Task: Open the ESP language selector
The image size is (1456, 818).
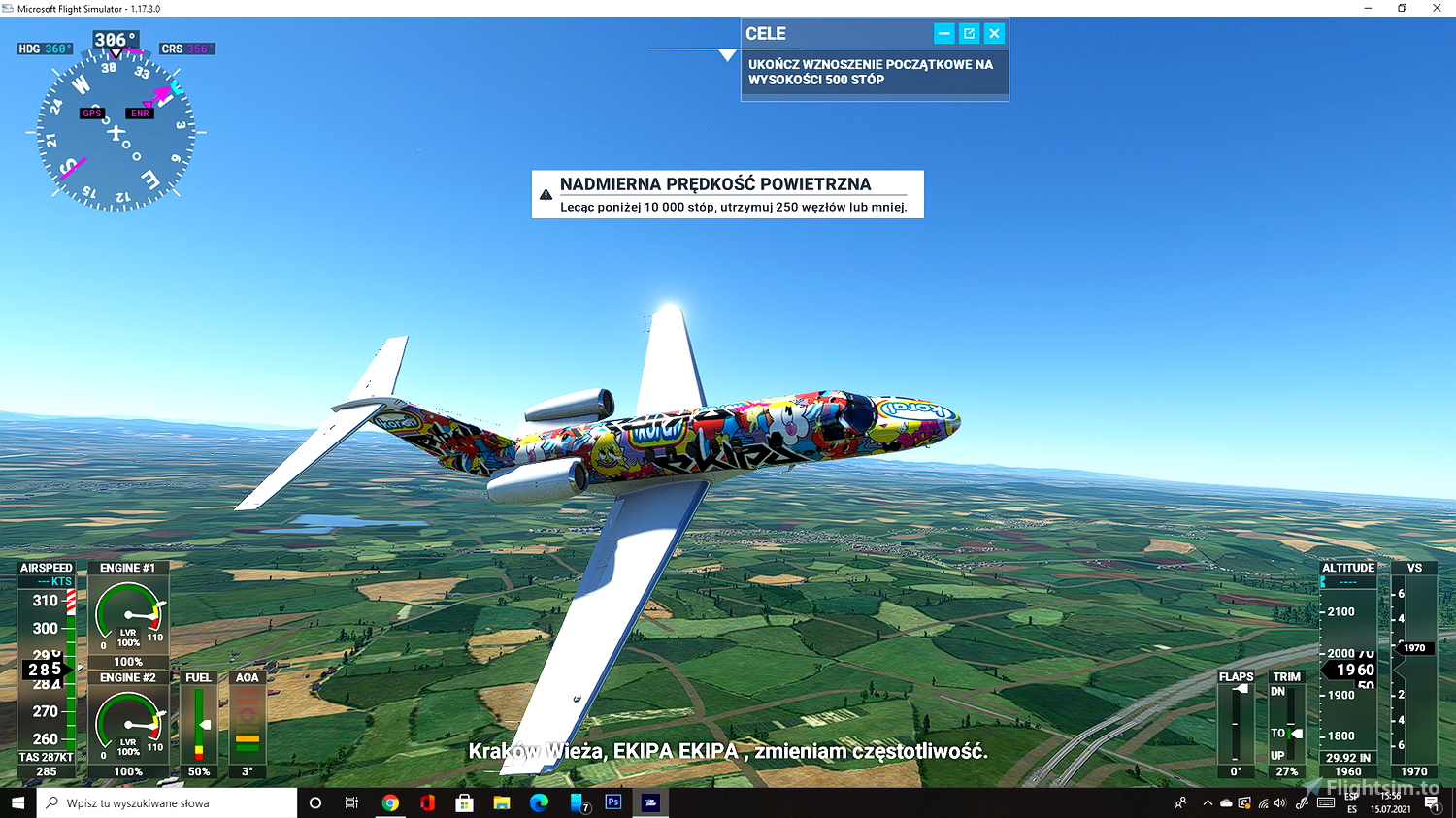Action: pyautogui.click(x=1352, y=802)
